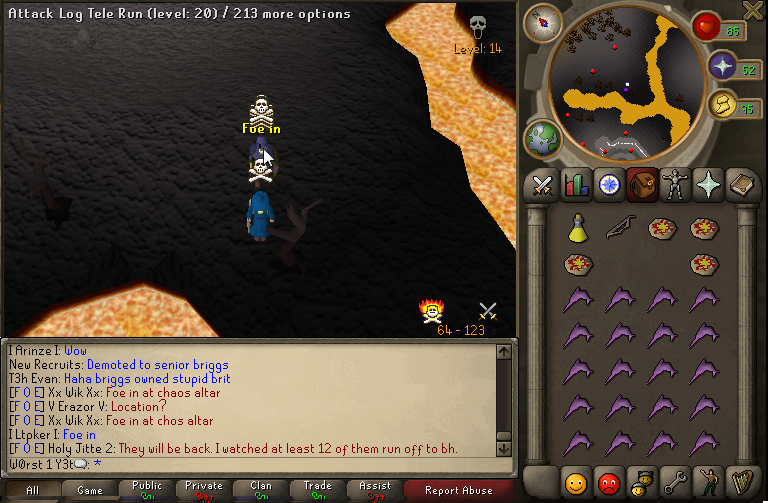Open the magic spellbook tab
768x503 pixels.
pyautogui.click(x=740, y=184)
